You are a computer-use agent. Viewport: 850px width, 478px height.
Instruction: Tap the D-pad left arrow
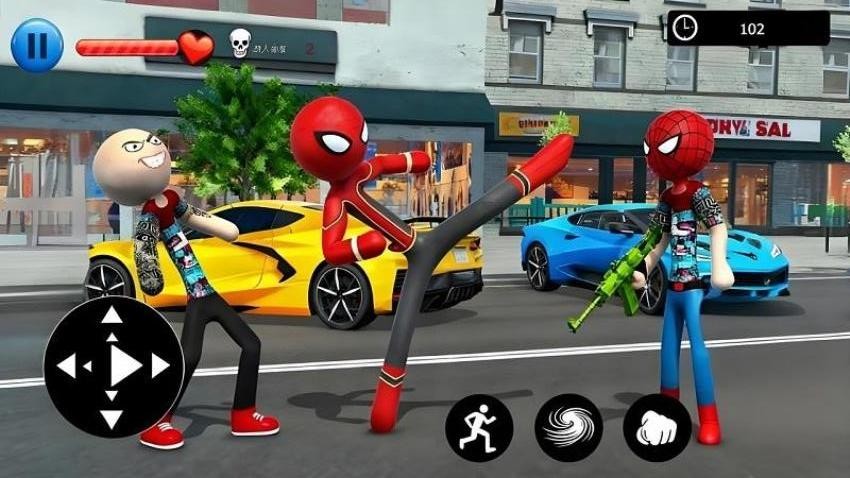(x=66, y=367)
